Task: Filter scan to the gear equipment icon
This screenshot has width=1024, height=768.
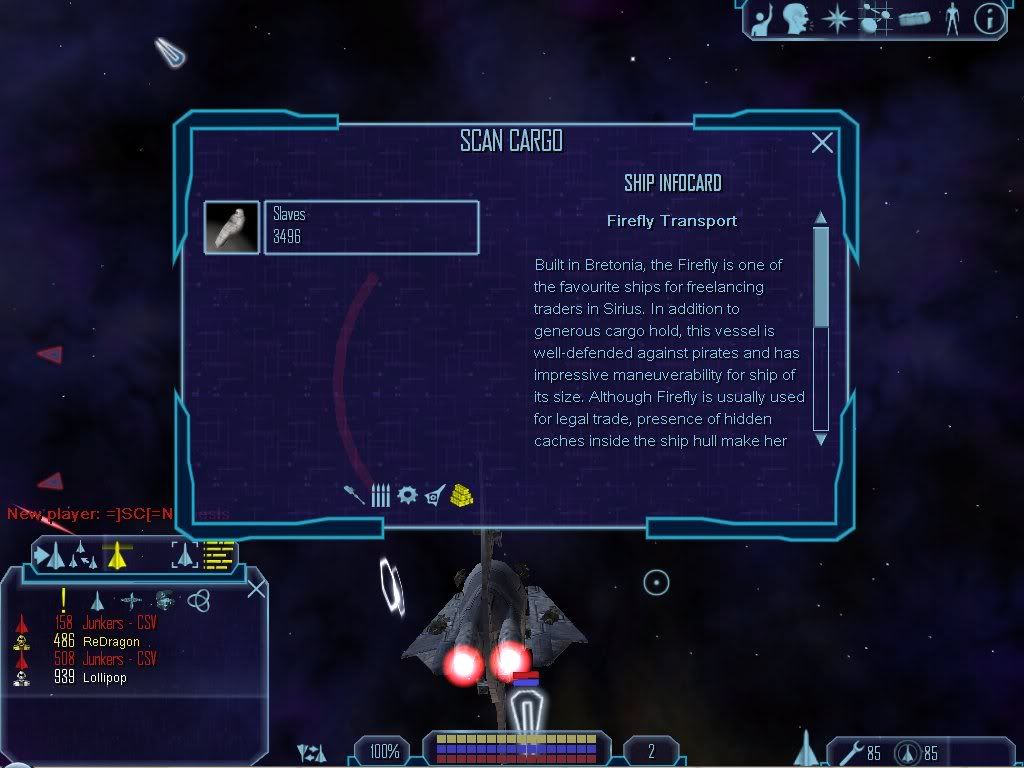Action: (406, 495)
